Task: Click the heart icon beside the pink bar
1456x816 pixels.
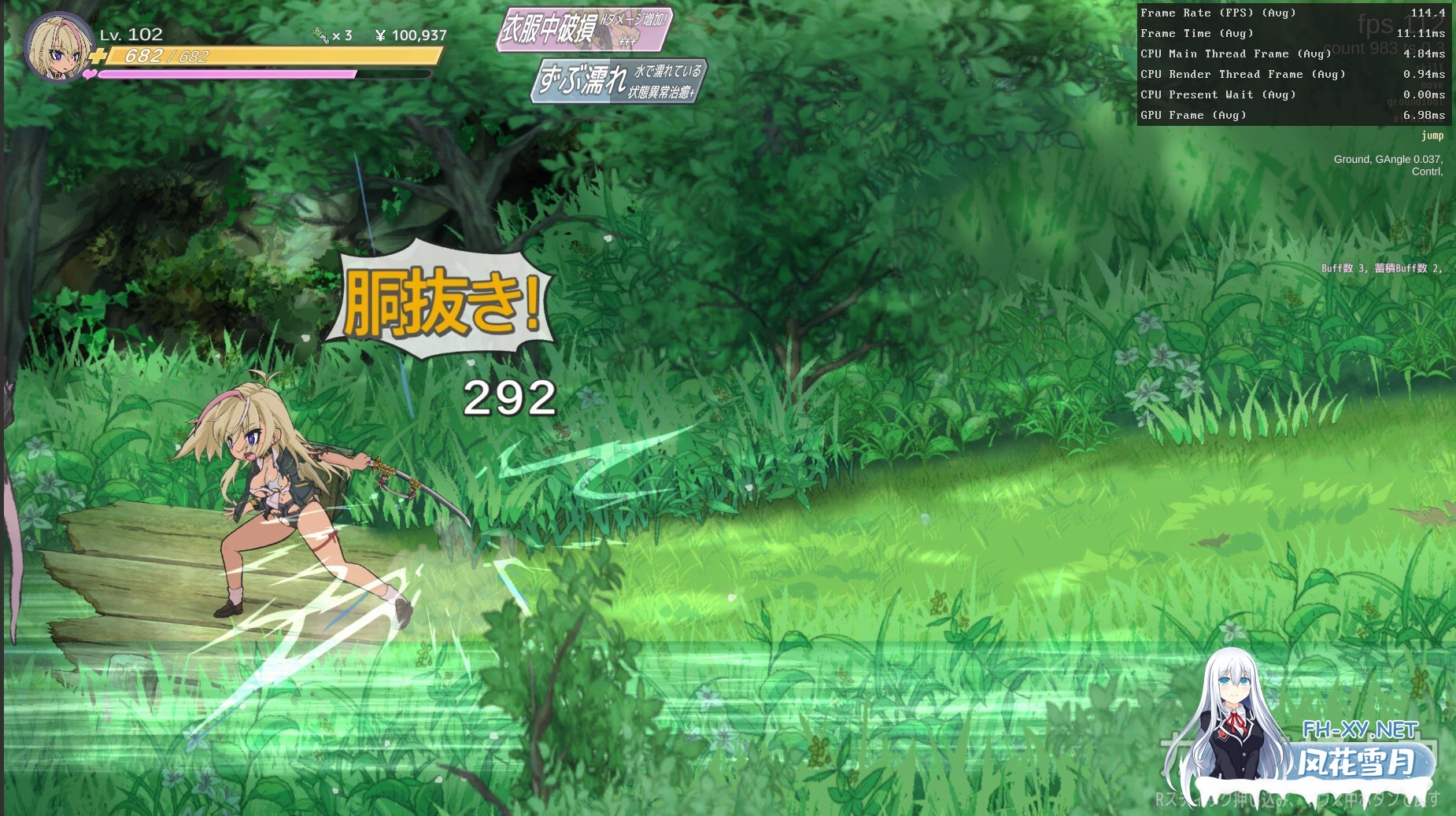Action: [x=87, y=76]
